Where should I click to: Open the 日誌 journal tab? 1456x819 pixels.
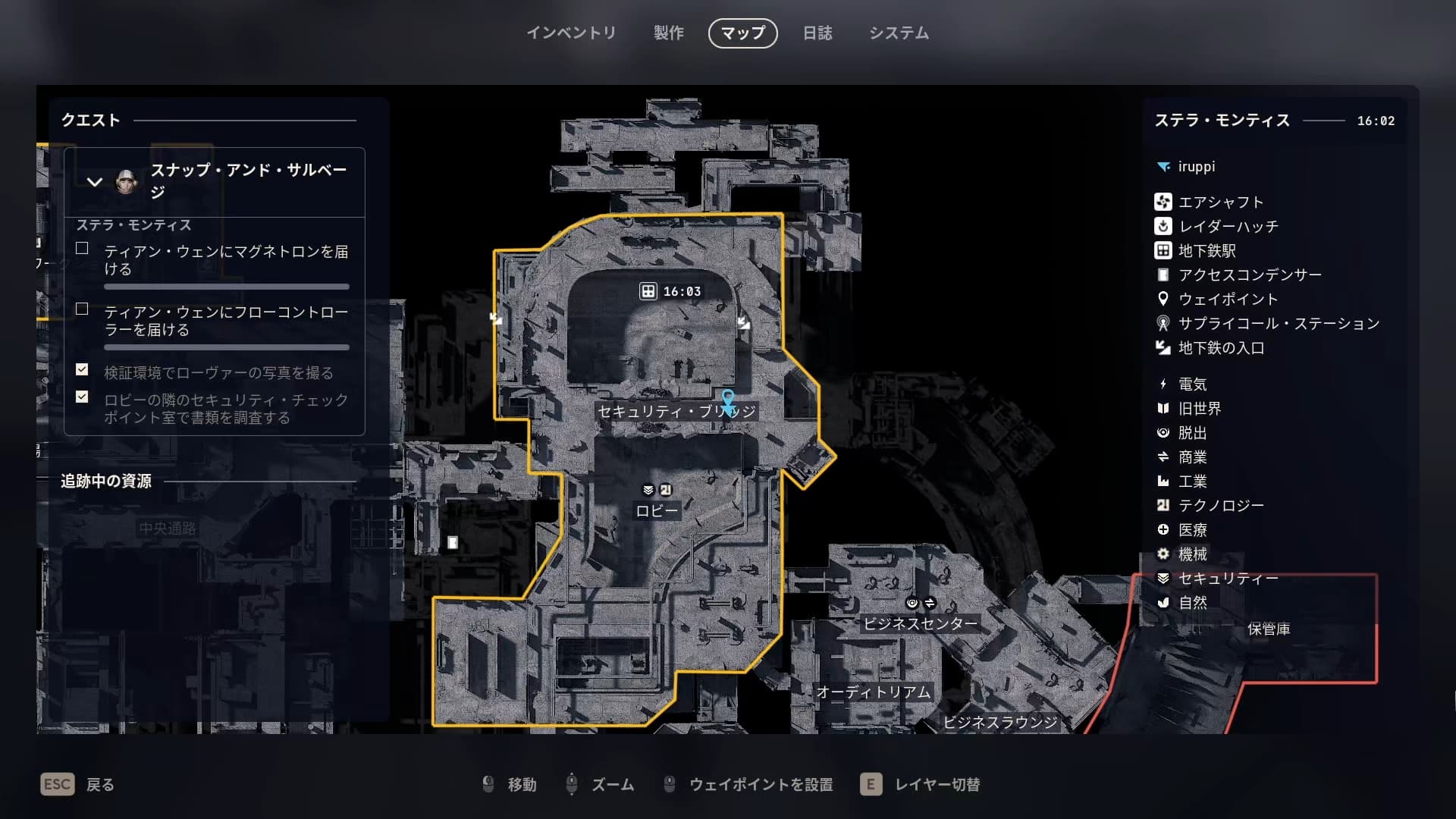(817, 33)
